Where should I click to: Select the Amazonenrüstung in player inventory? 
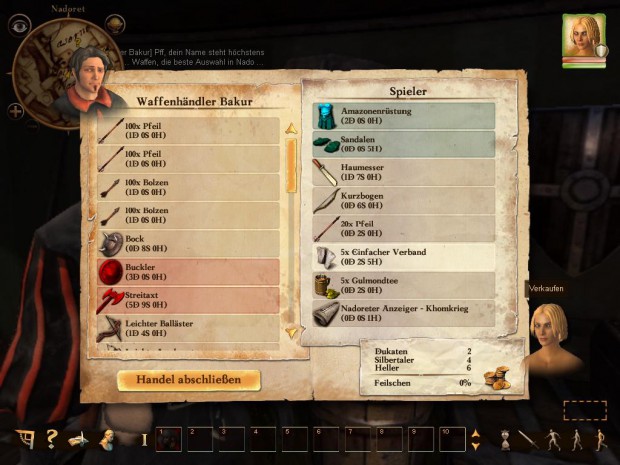pos(404,116)
